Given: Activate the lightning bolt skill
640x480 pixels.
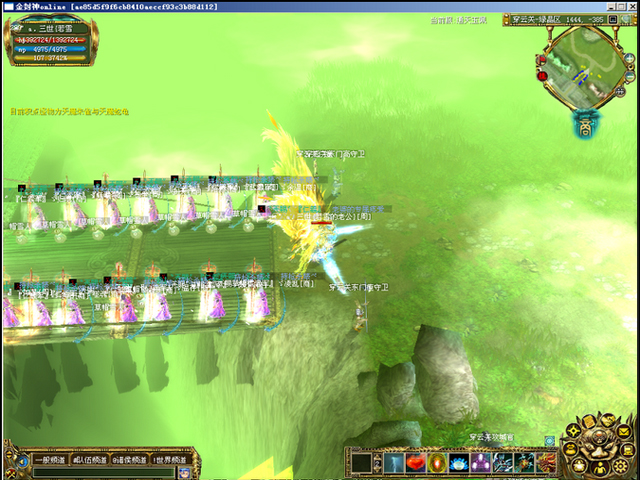Looking at the screenshot, I should pyautogui.click(x=393, y=463).
